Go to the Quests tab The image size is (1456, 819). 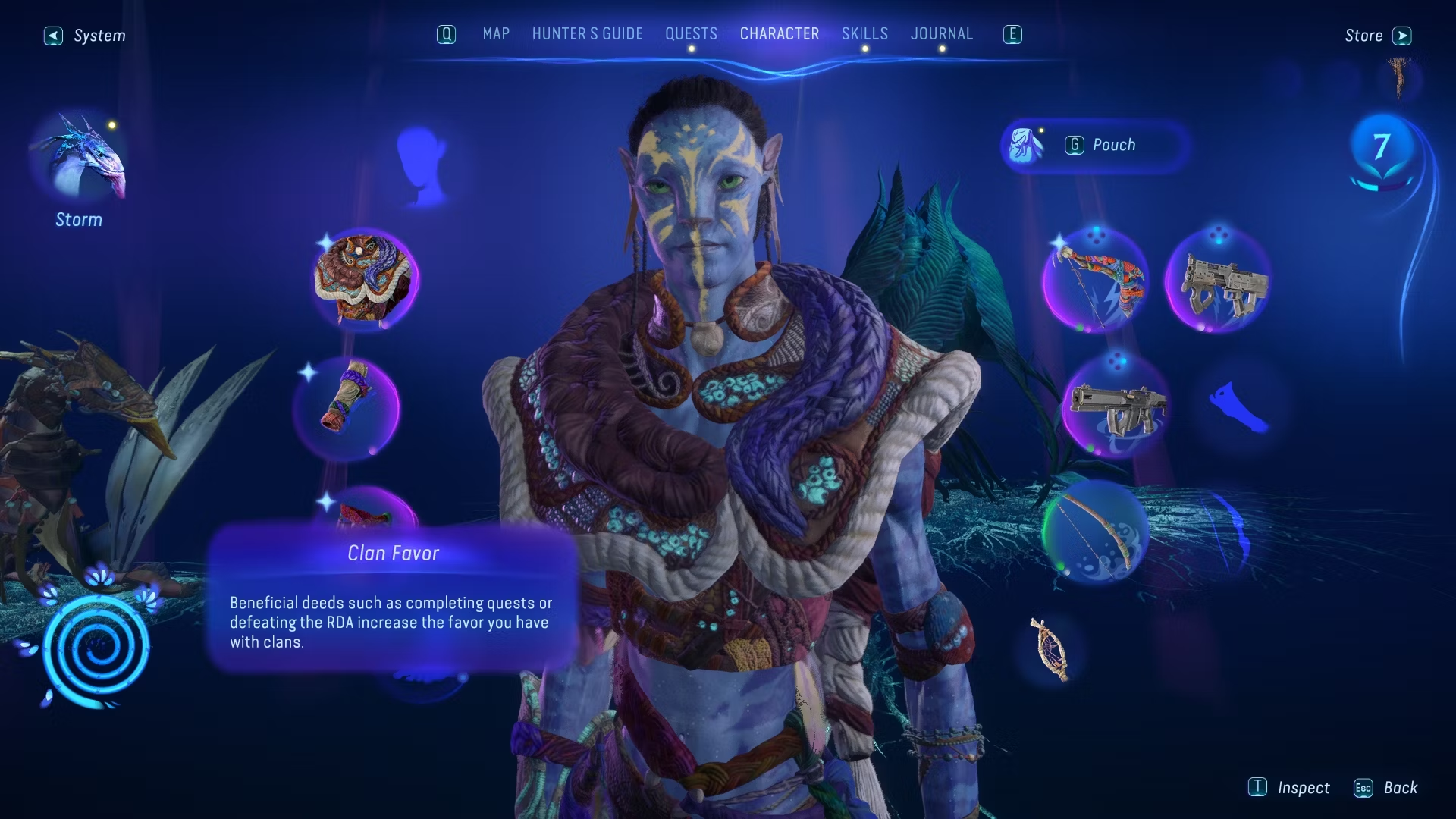pos(691,34)
